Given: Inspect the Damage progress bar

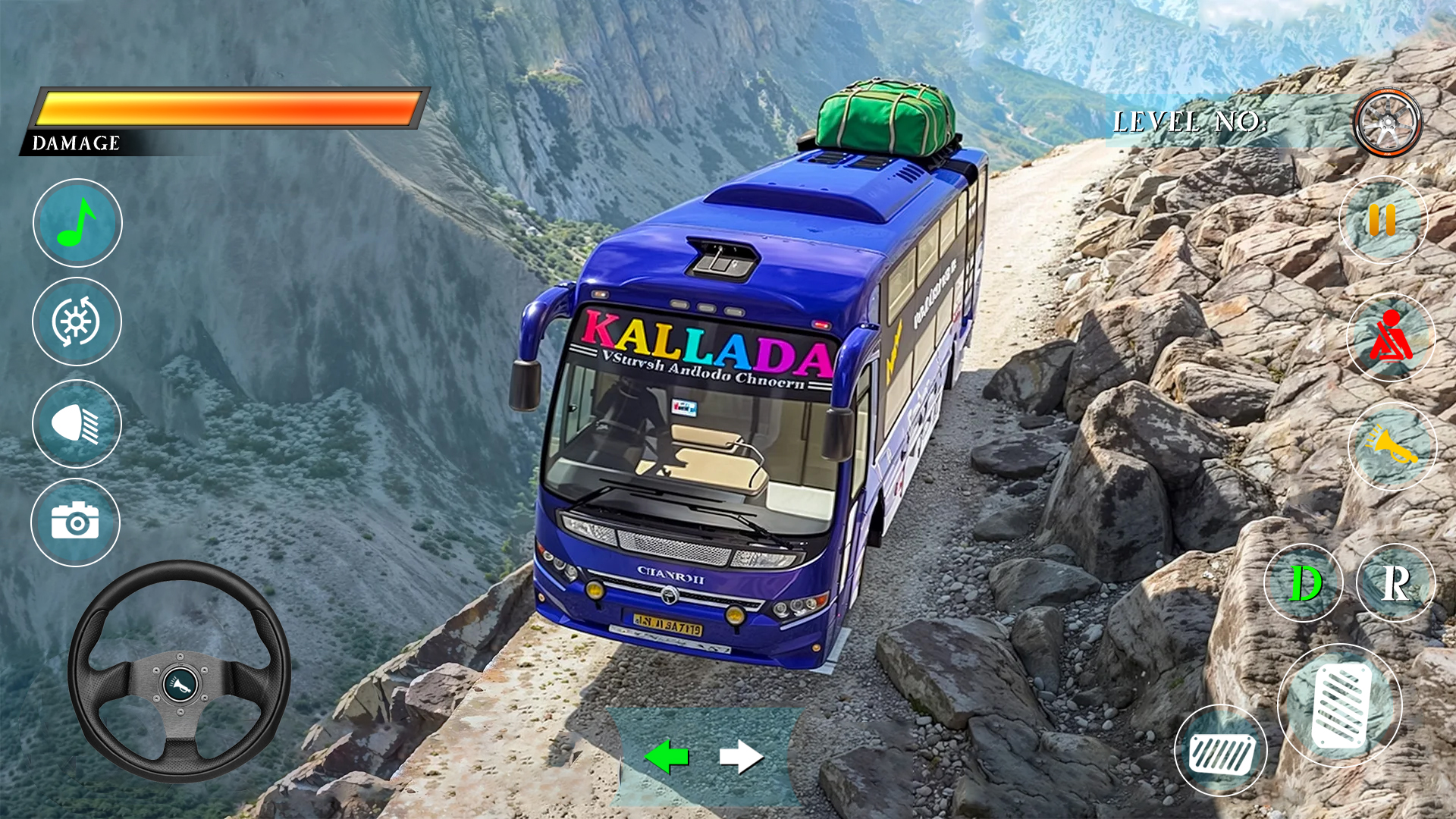Looking at the screenshot, I should (227, 106).
